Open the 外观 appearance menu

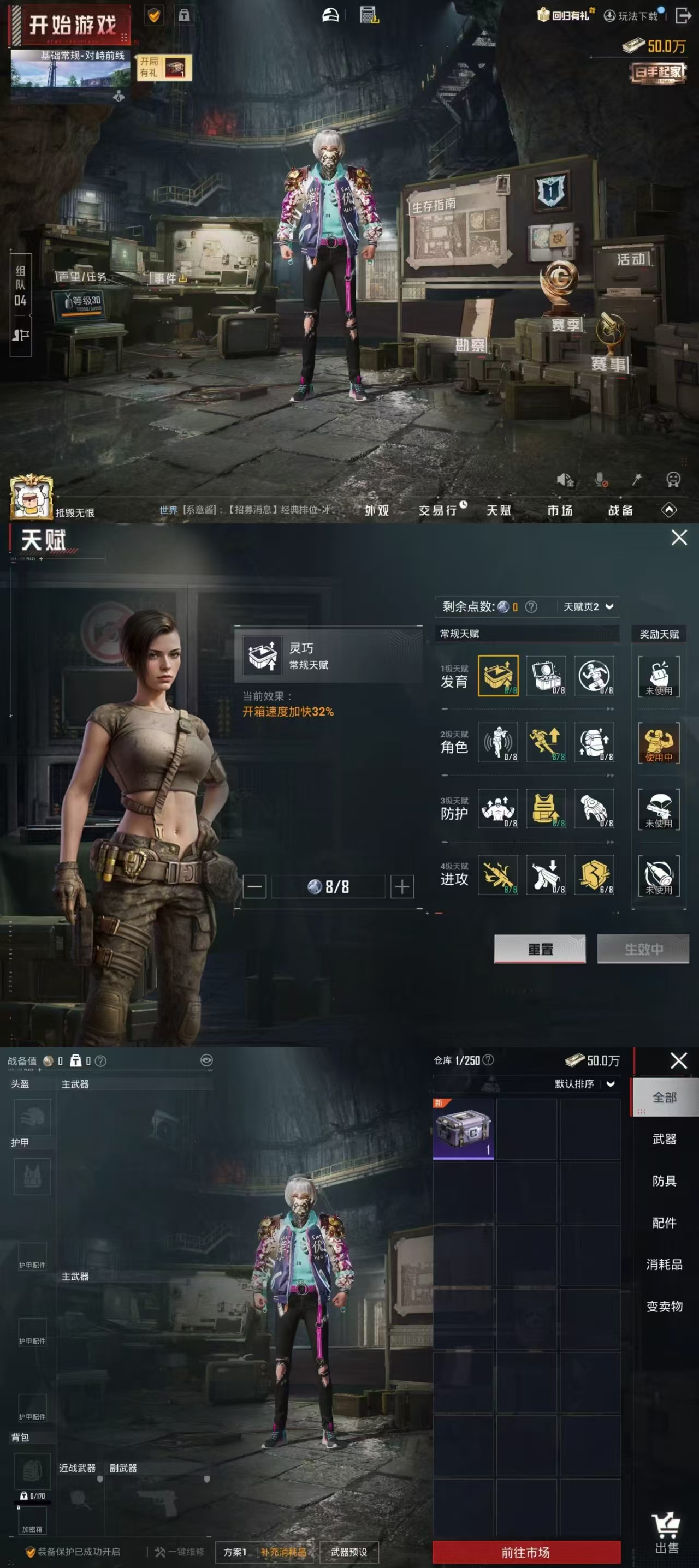point(377,510)
